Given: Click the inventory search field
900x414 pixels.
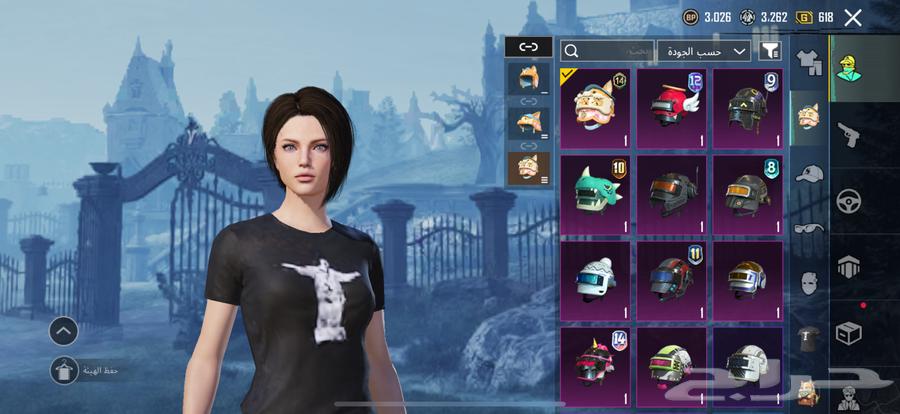Looking at the screenshot, I should pyautogui.click(x=608, y=50).
